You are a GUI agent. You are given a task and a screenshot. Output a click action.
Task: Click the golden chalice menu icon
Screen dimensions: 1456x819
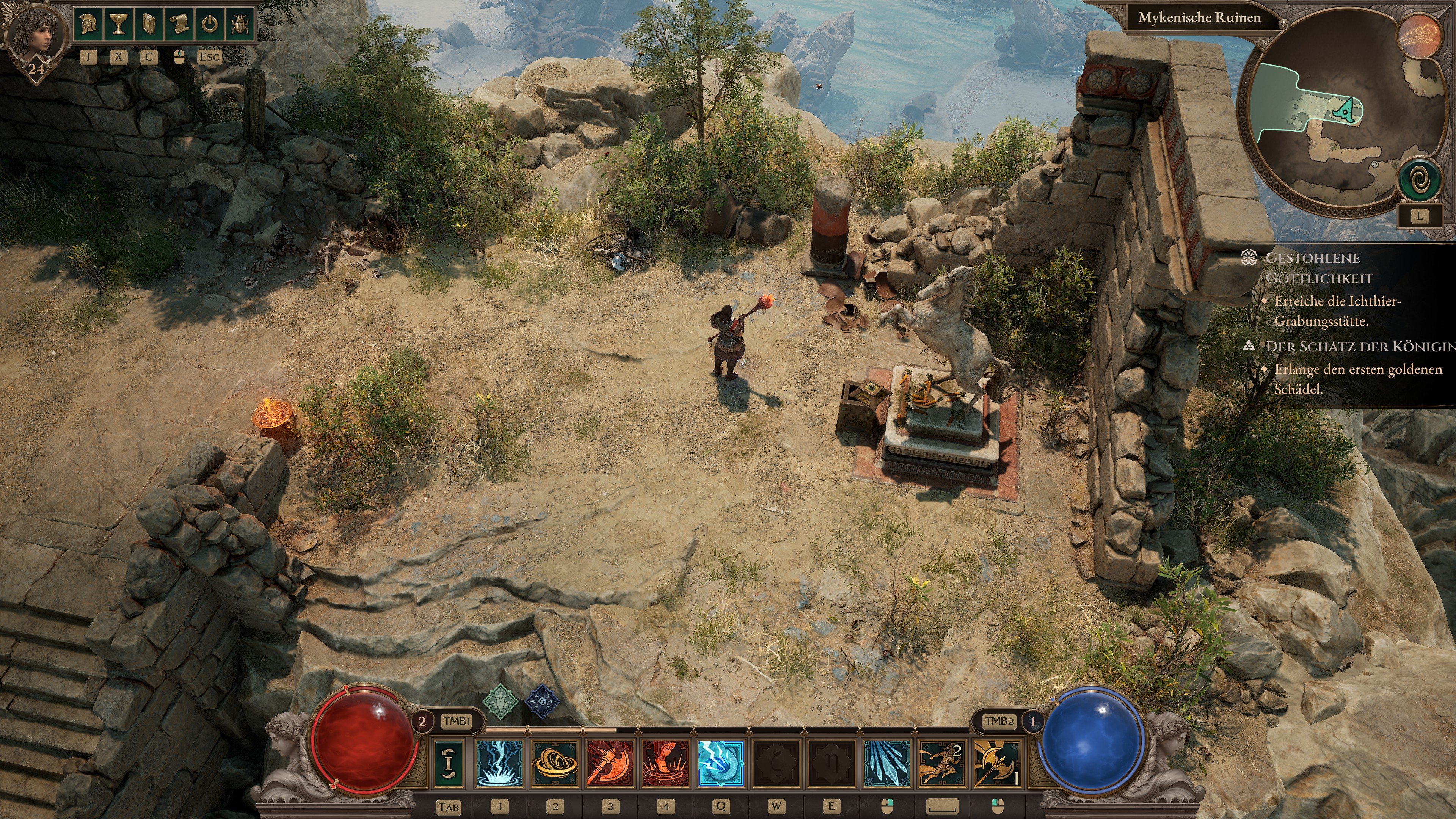[x=119, y=24]
